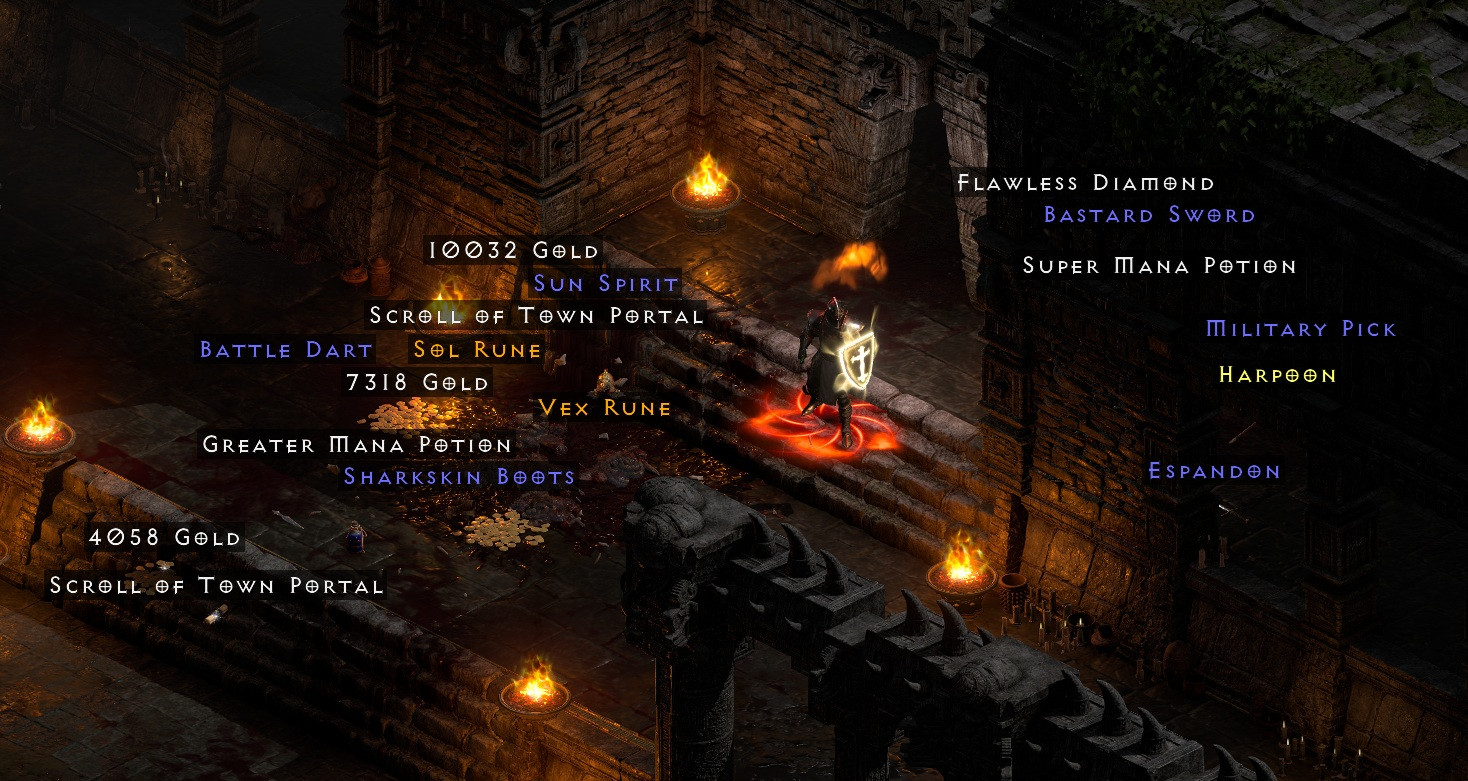1468x781 pixels.
Task: Pick up the 7318 Gold label
Action: point(418,382)
